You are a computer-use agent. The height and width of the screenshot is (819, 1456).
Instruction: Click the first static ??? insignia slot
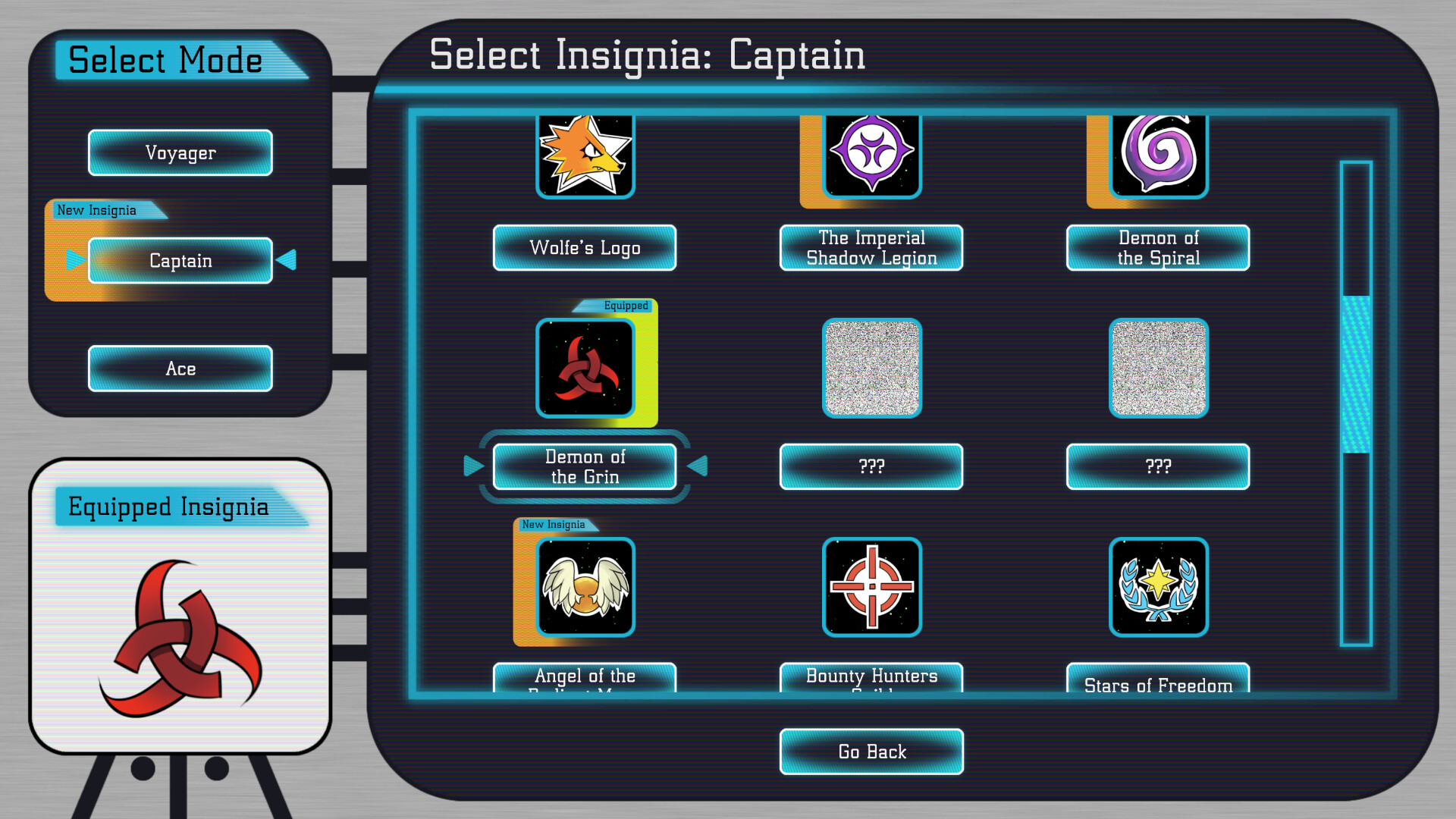pyautogui.click(x=871, y=369)
